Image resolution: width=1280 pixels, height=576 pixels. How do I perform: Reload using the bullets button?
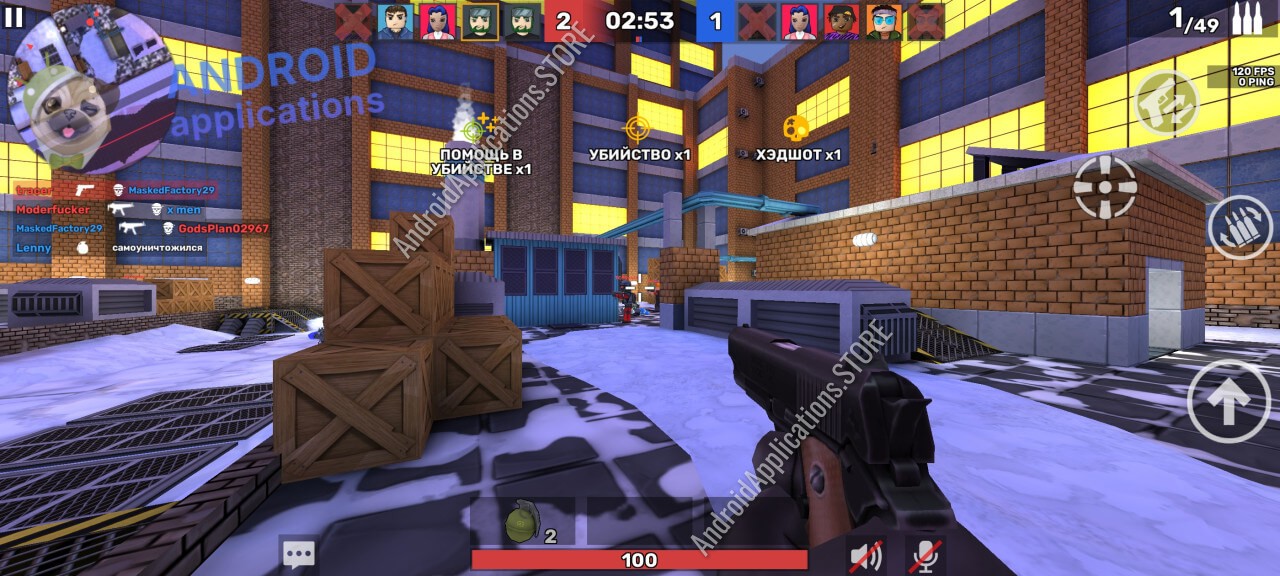click(x=1239, y=228)
